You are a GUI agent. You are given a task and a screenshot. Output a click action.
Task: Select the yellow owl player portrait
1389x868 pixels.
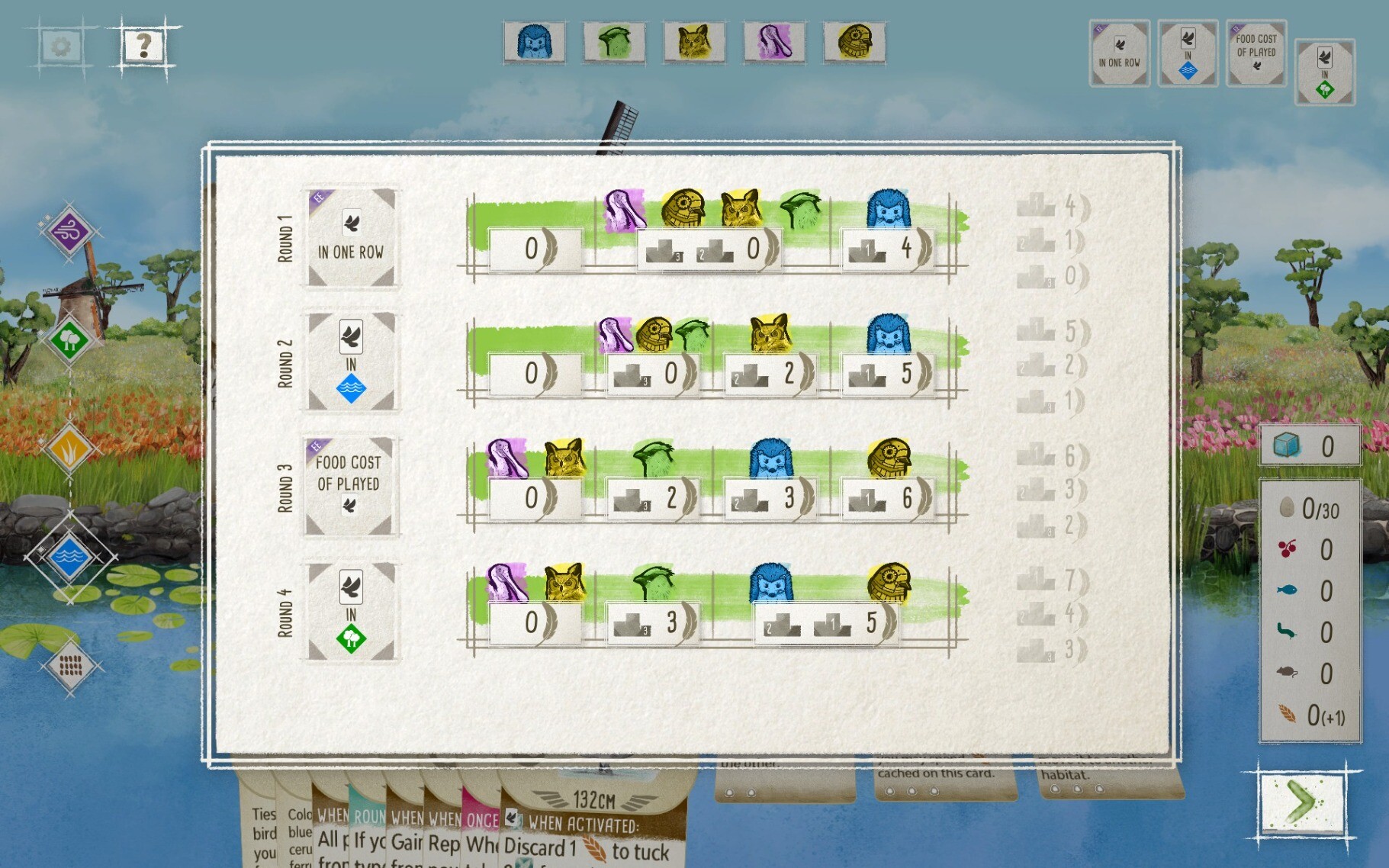(x=694, y=42)
